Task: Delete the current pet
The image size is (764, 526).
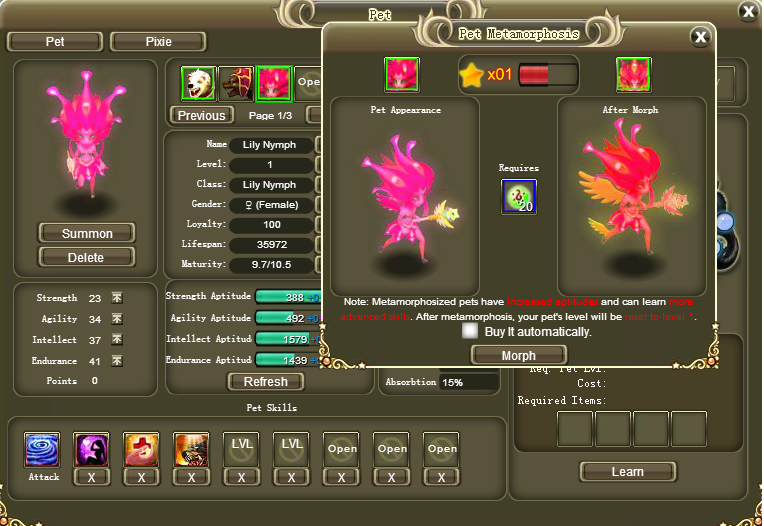Action: click(88, 256)
